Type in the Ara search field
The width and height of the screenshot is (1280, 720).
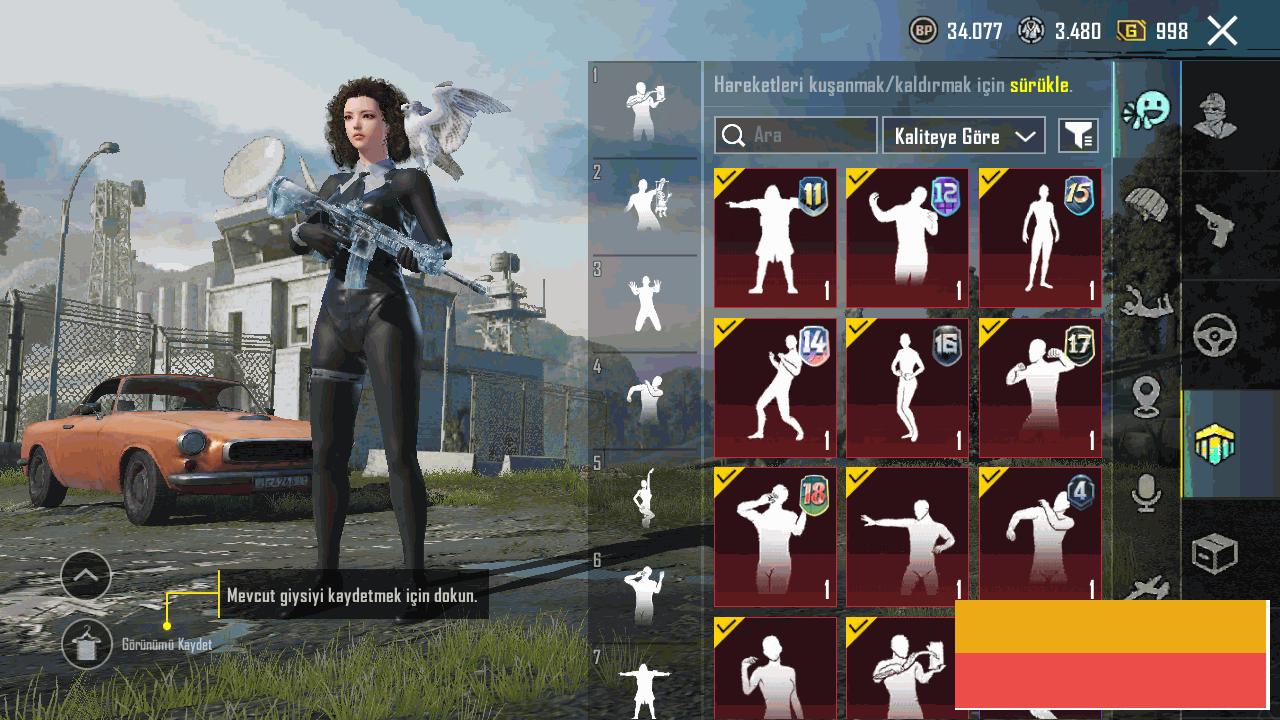coord(808,135)
